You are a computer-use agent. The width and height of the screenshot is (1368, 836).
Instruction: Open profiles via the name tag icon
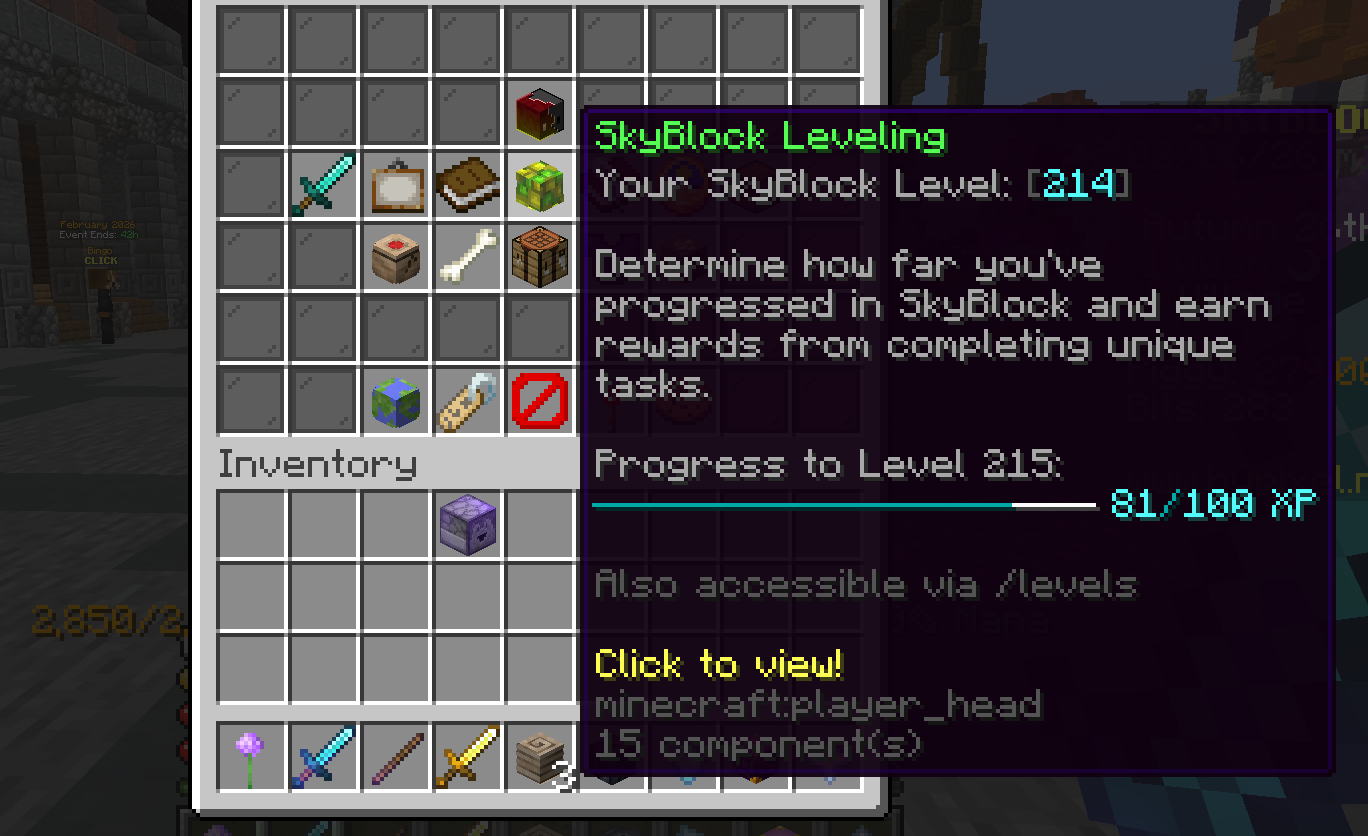(x=467, y=400)
